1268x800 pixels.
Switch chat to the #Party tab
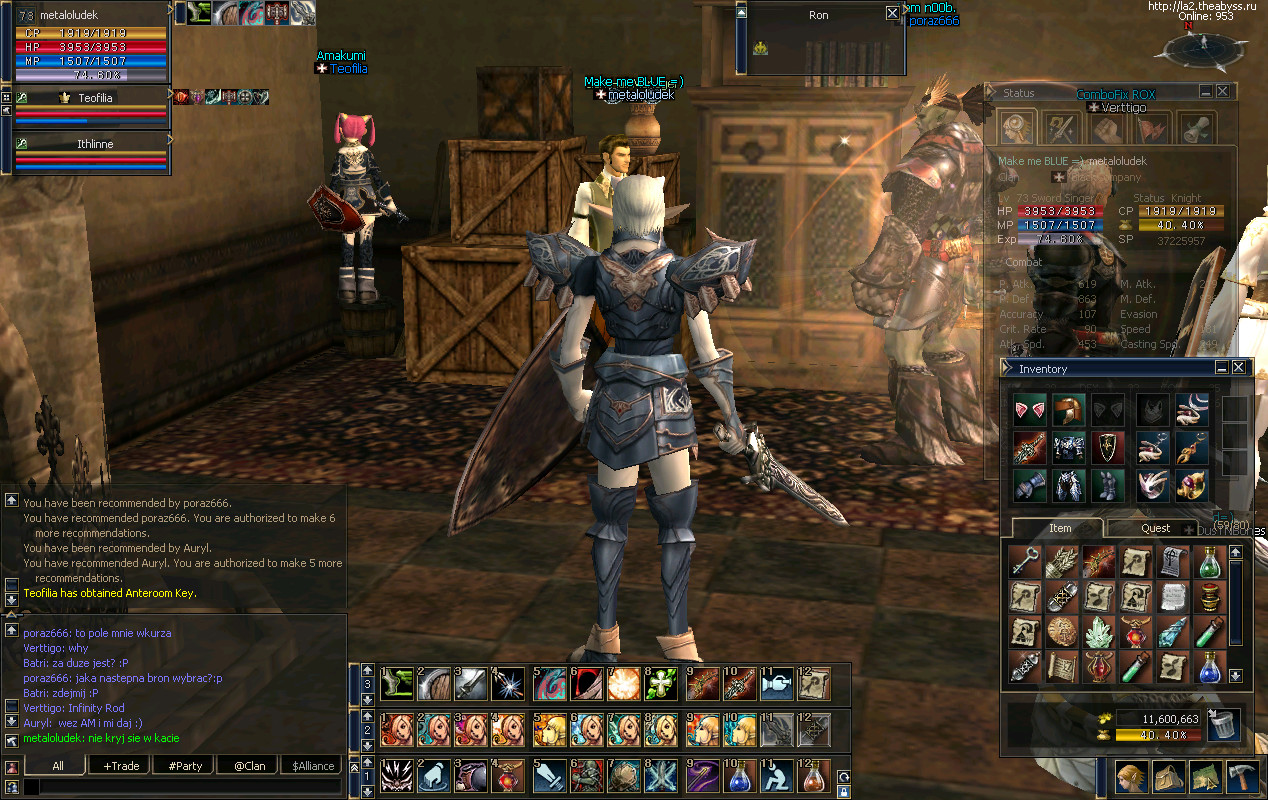(185, 765)
